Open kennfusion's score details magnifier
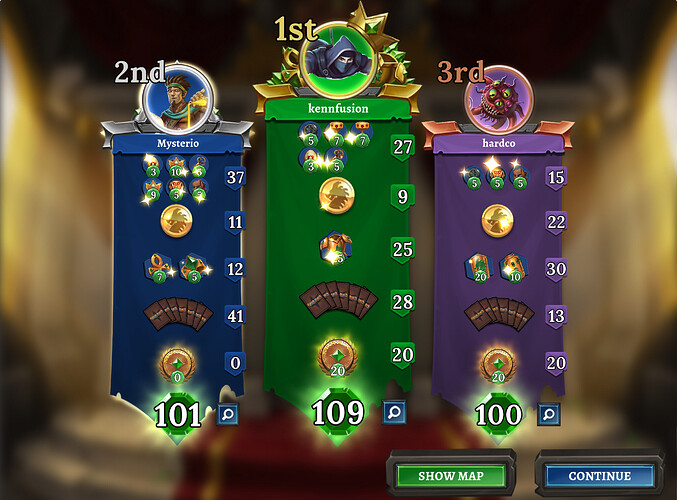Screen dimensions: 677x500 tap(393, 411)
